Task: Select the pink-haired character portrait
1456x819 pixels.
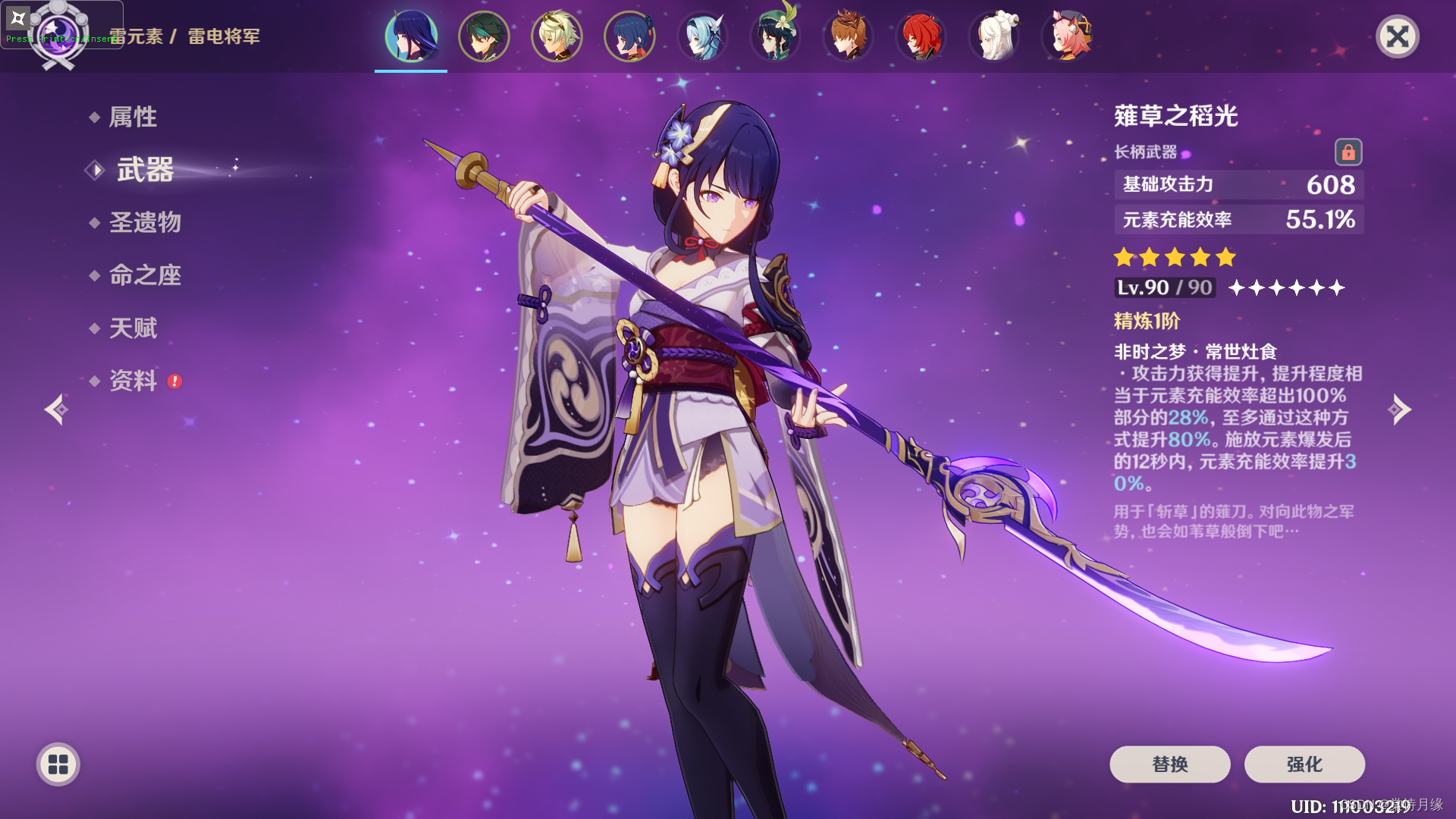Action: coord(1066,36)
